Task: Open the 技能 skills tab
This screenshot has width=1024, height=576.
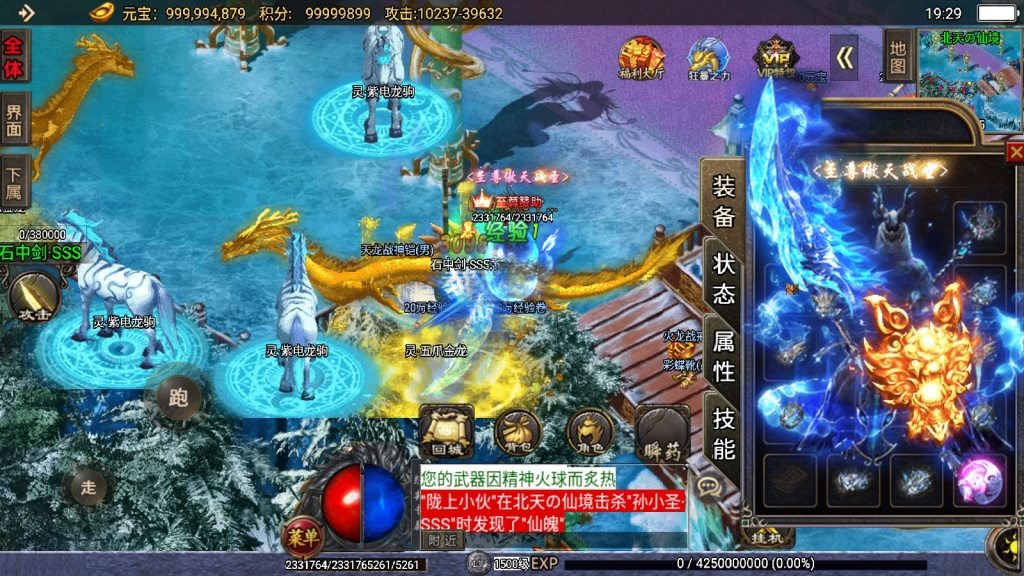Action: 723,432
